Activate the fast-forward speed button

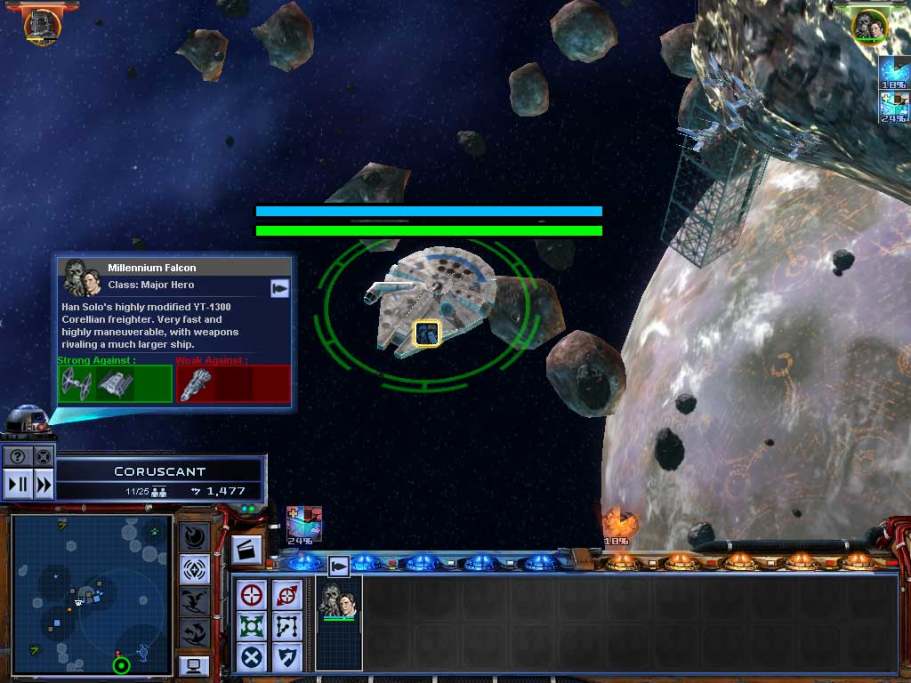[x=43, y=485]
